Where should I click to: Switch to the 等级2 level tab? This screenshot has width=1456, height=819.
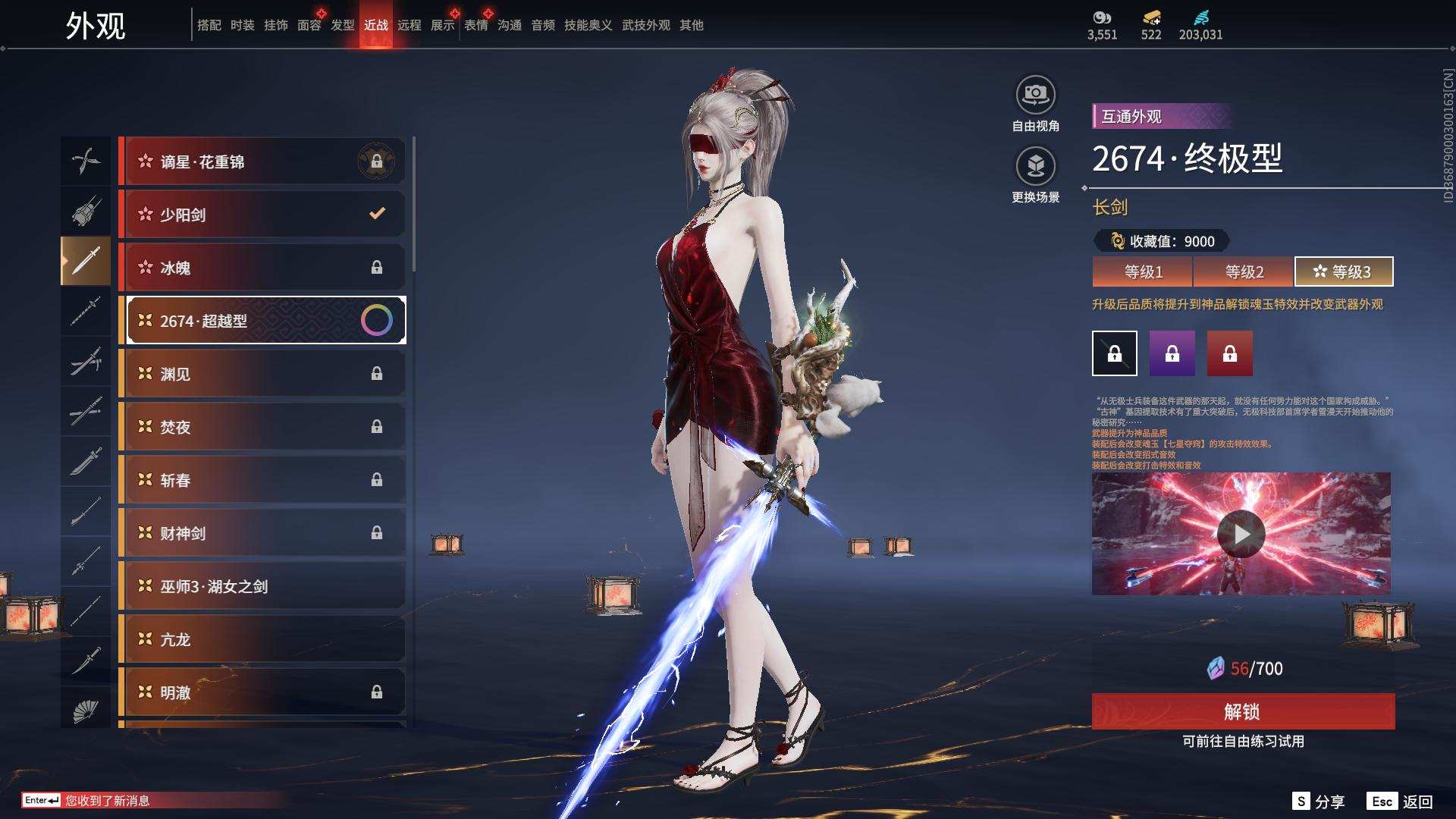point(1244,271)
